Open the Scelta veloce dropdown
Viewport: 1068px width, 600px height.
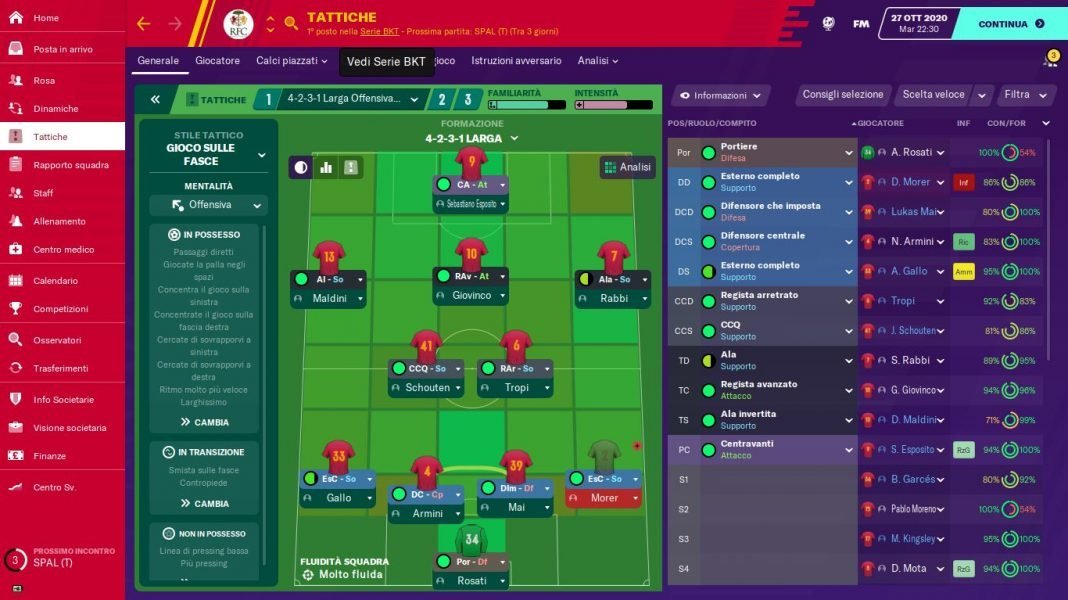coord(941,95)
